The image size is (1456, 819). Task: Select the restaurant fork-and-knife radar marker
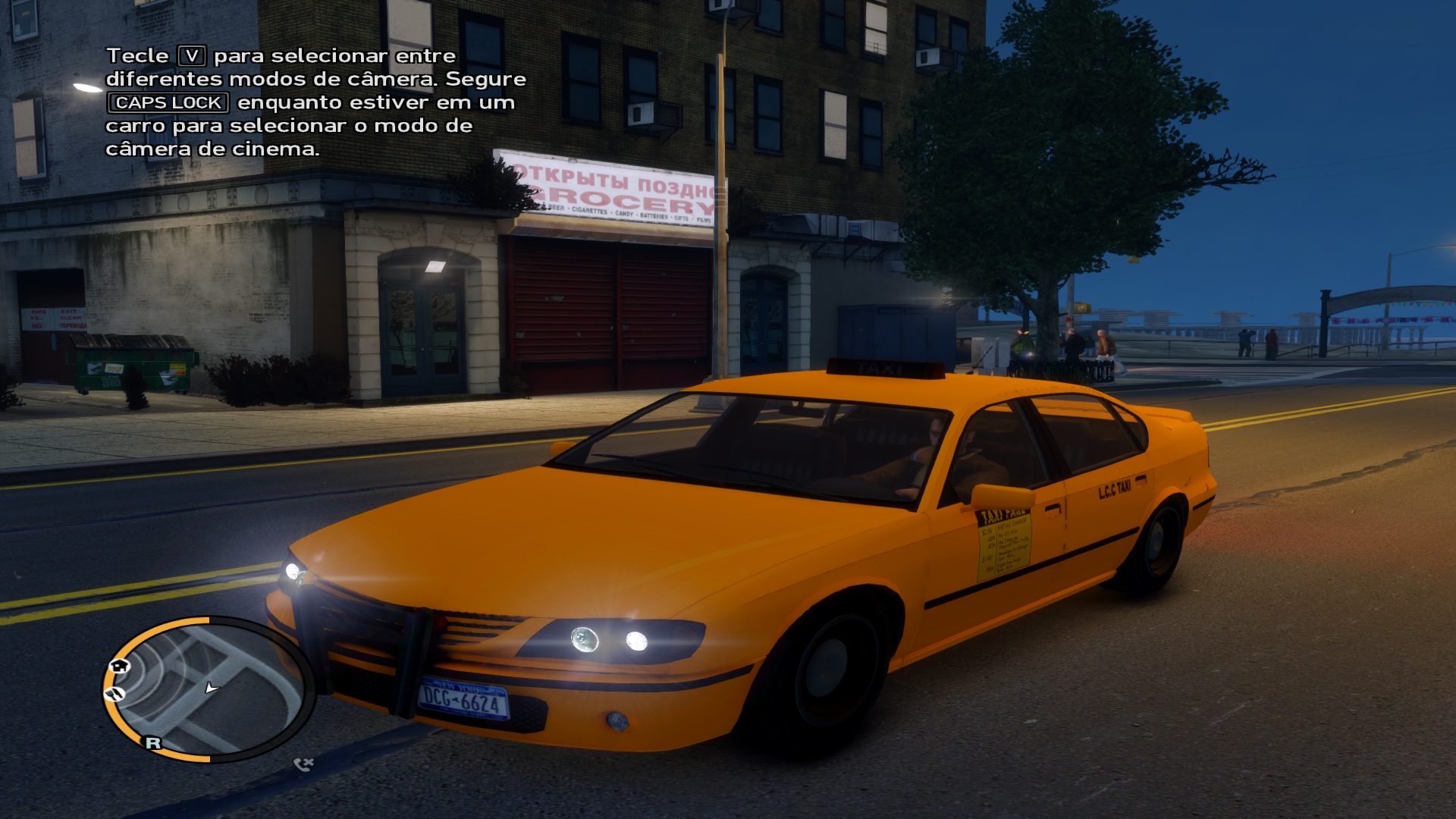115,693
